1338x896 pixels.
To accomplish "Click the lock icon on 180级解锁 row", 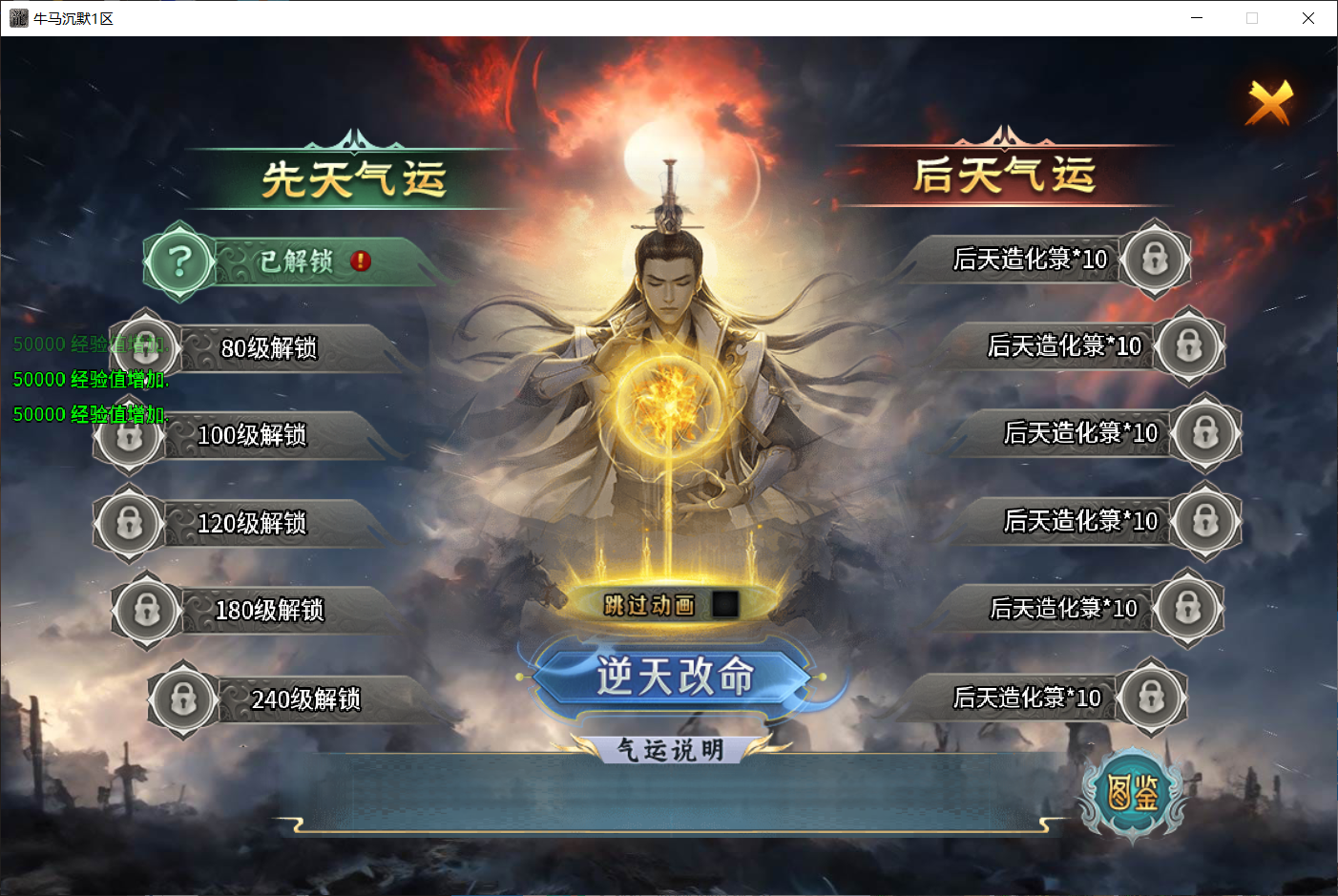I will click(146, 611).
